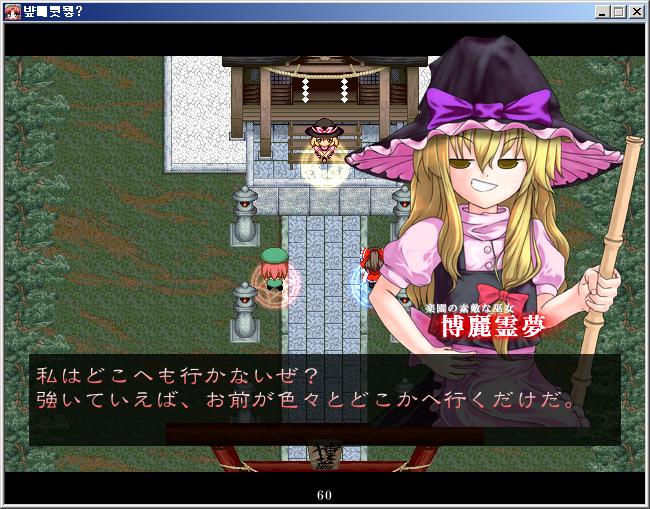Close the game window
The image size is (650, 509).
[x=636, y=11]
